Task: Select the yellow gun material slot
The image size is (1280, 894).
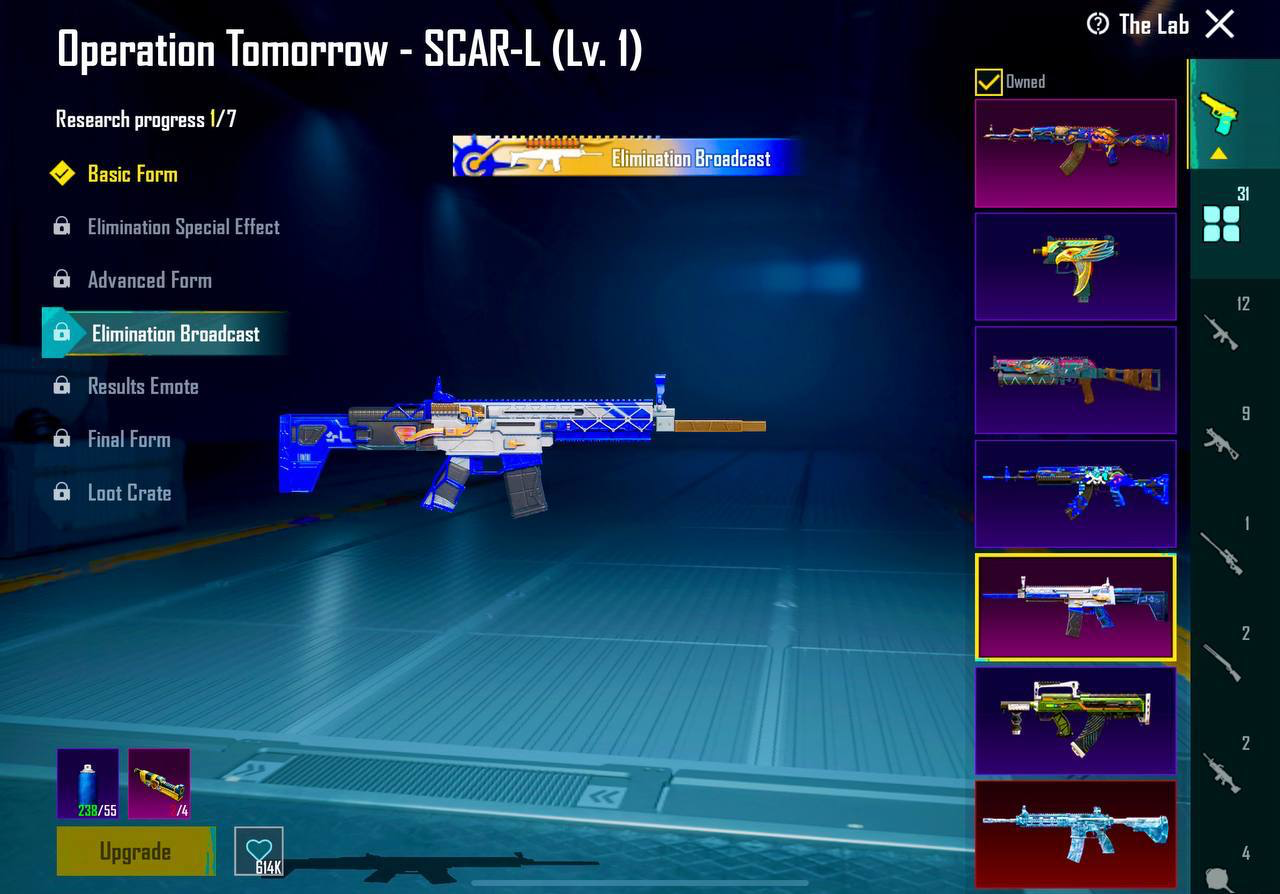Action: [x=159, y=784]
